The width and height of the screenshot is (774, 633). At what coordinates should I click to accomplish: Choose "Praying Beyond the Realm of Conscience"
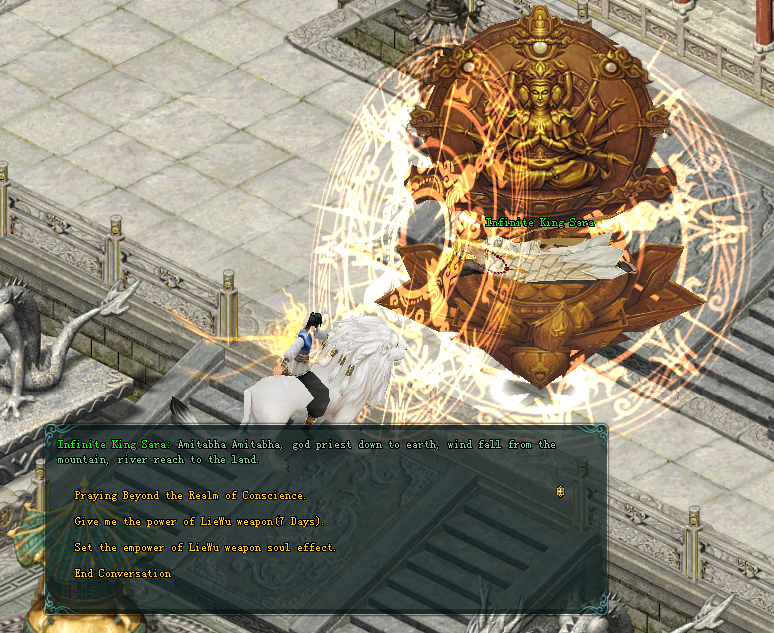[190, 495]
